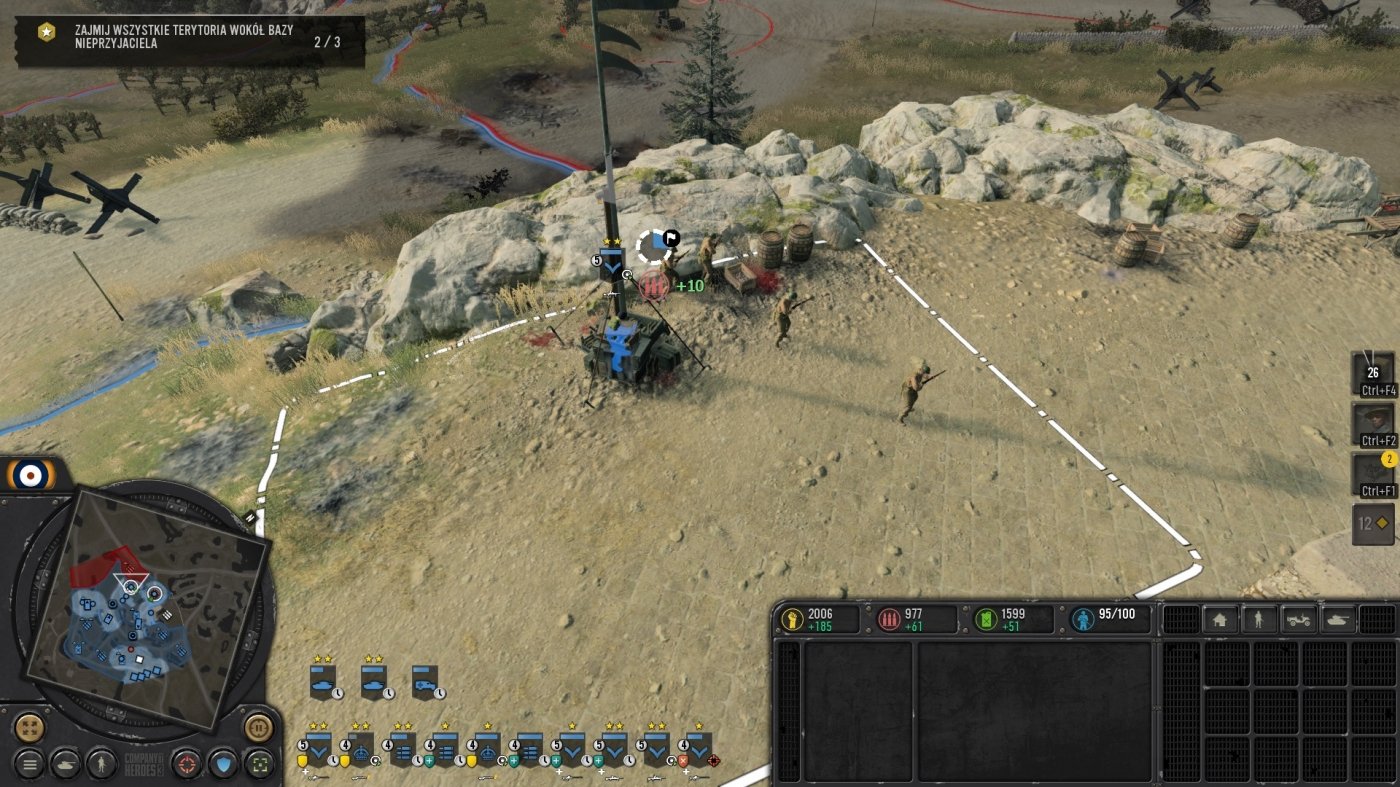This screenshot has height=787, width=1400.
Task: Activate the blue shield button
Action: [x=222, y=765]
